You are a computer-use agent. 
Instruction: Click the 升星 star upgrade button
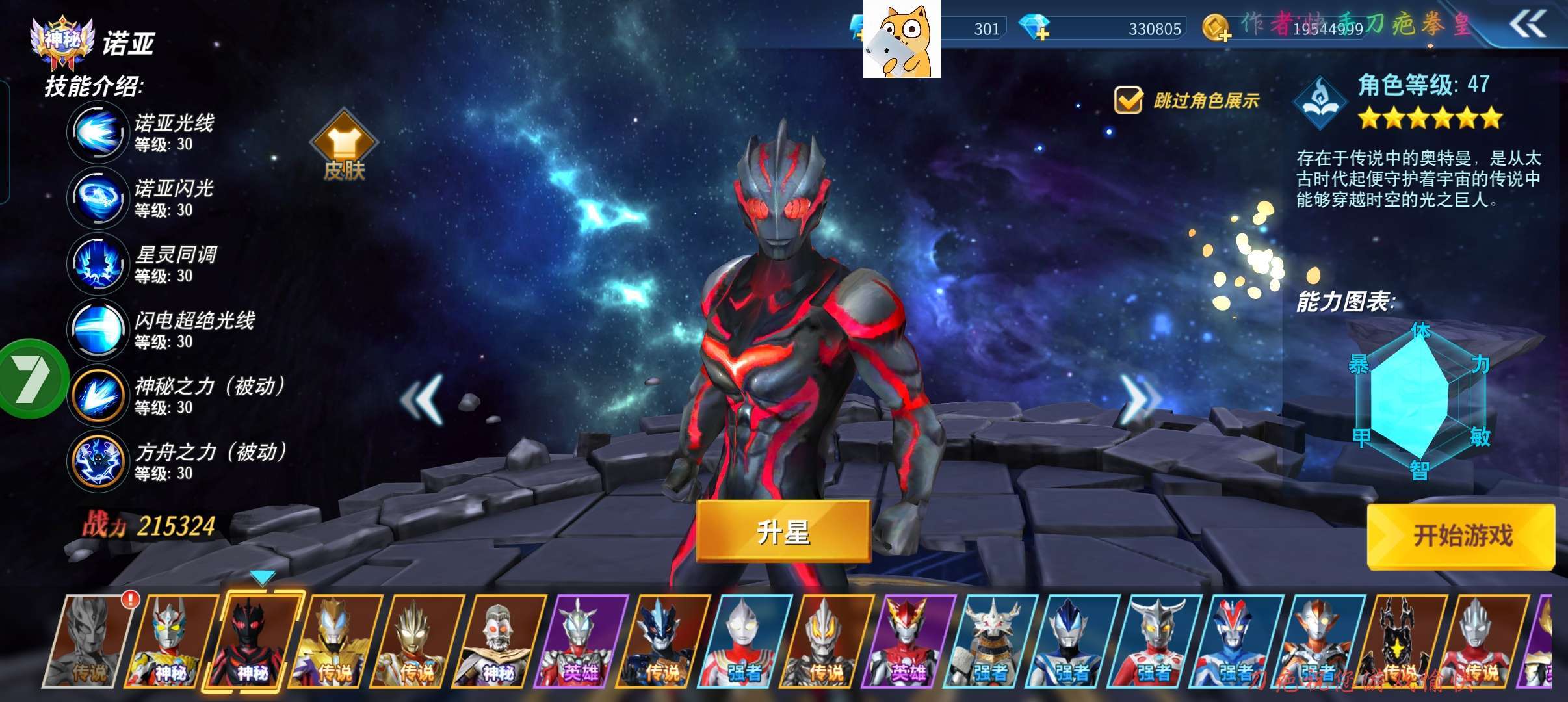click(x=783, y=532)
